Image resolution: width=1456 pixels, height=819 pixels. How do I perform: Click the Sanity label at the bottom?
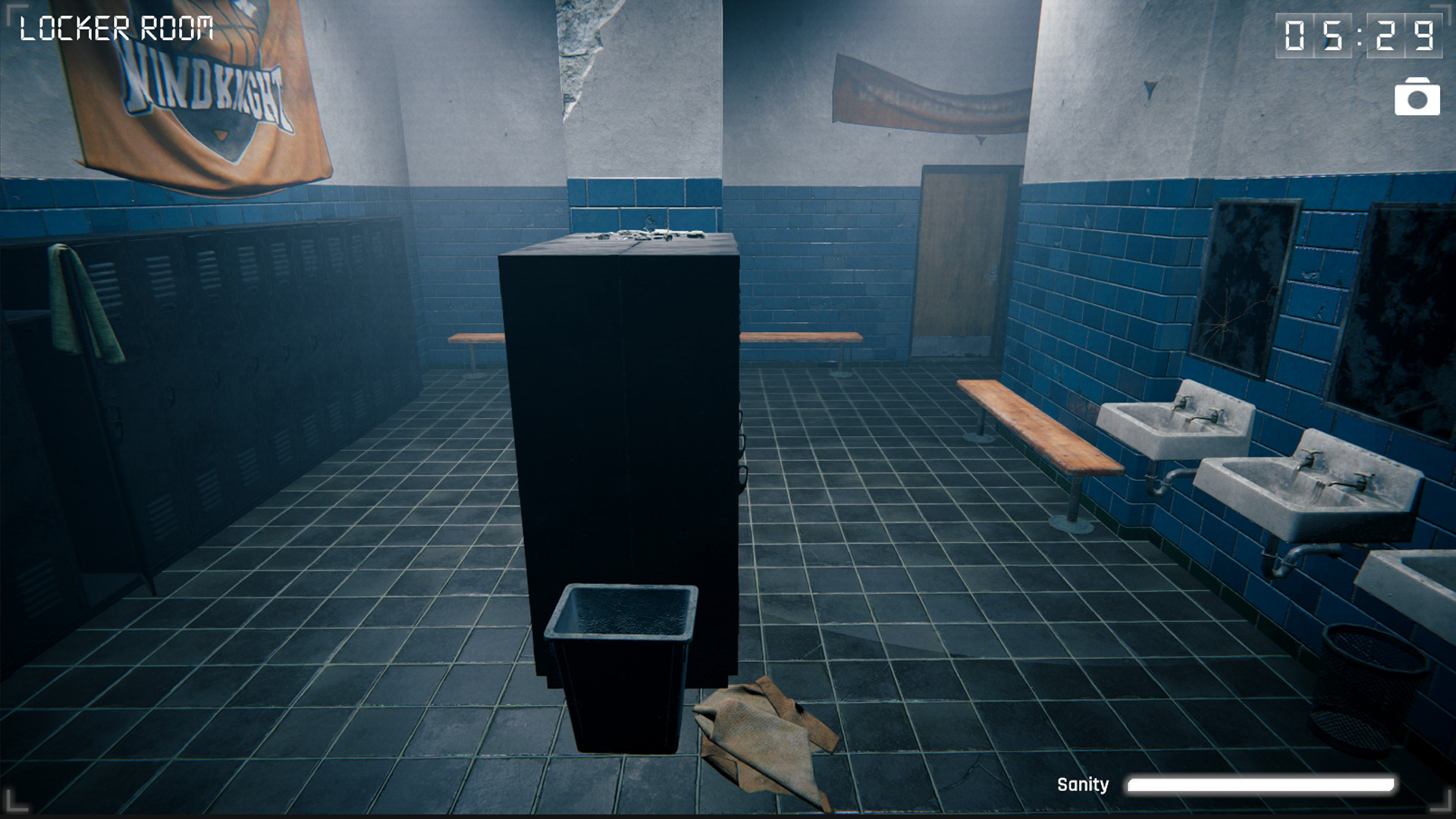1083,784
